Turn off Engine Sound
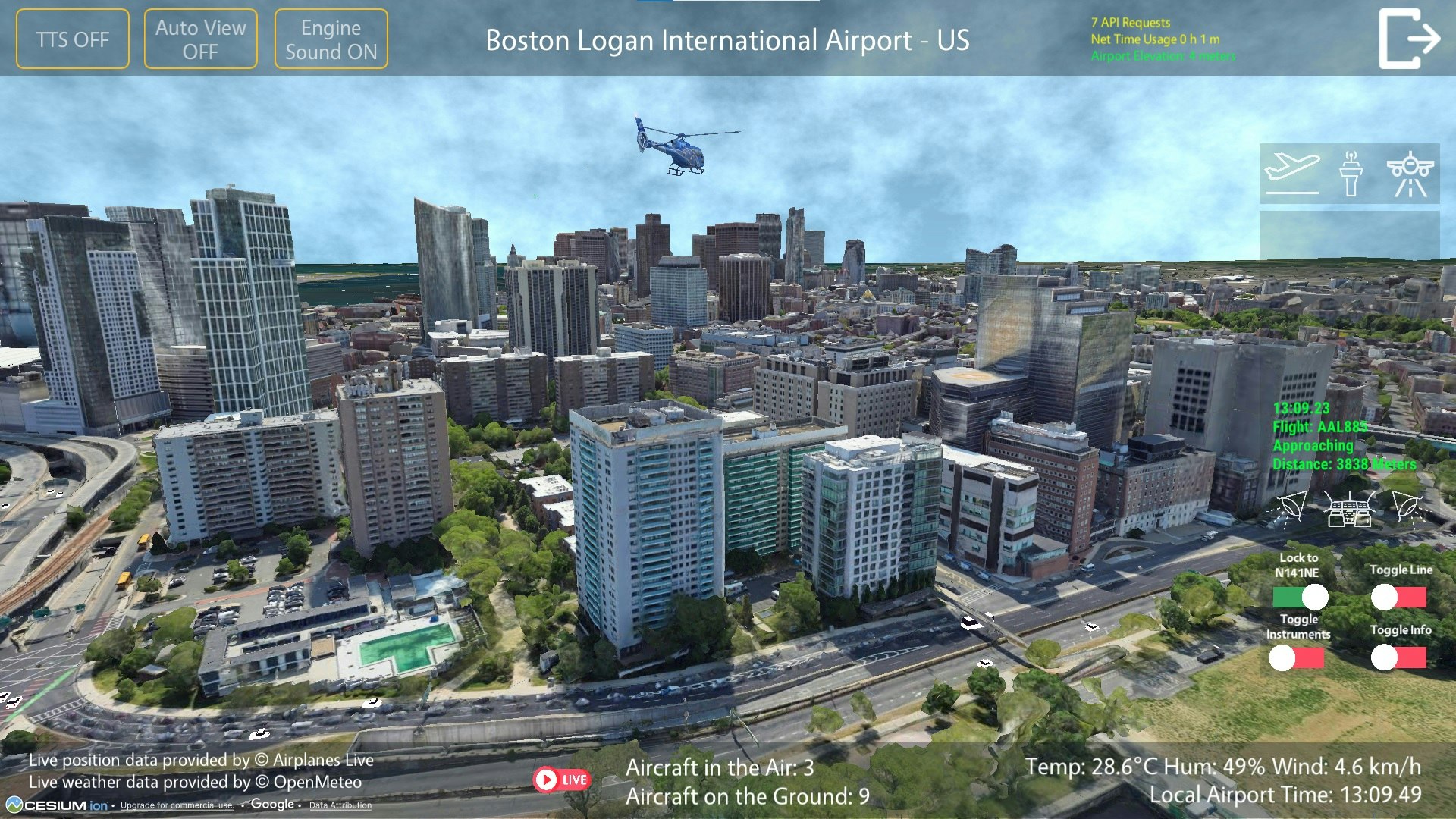This screenshot has height=819, width=1456. (x=331, y=38)
